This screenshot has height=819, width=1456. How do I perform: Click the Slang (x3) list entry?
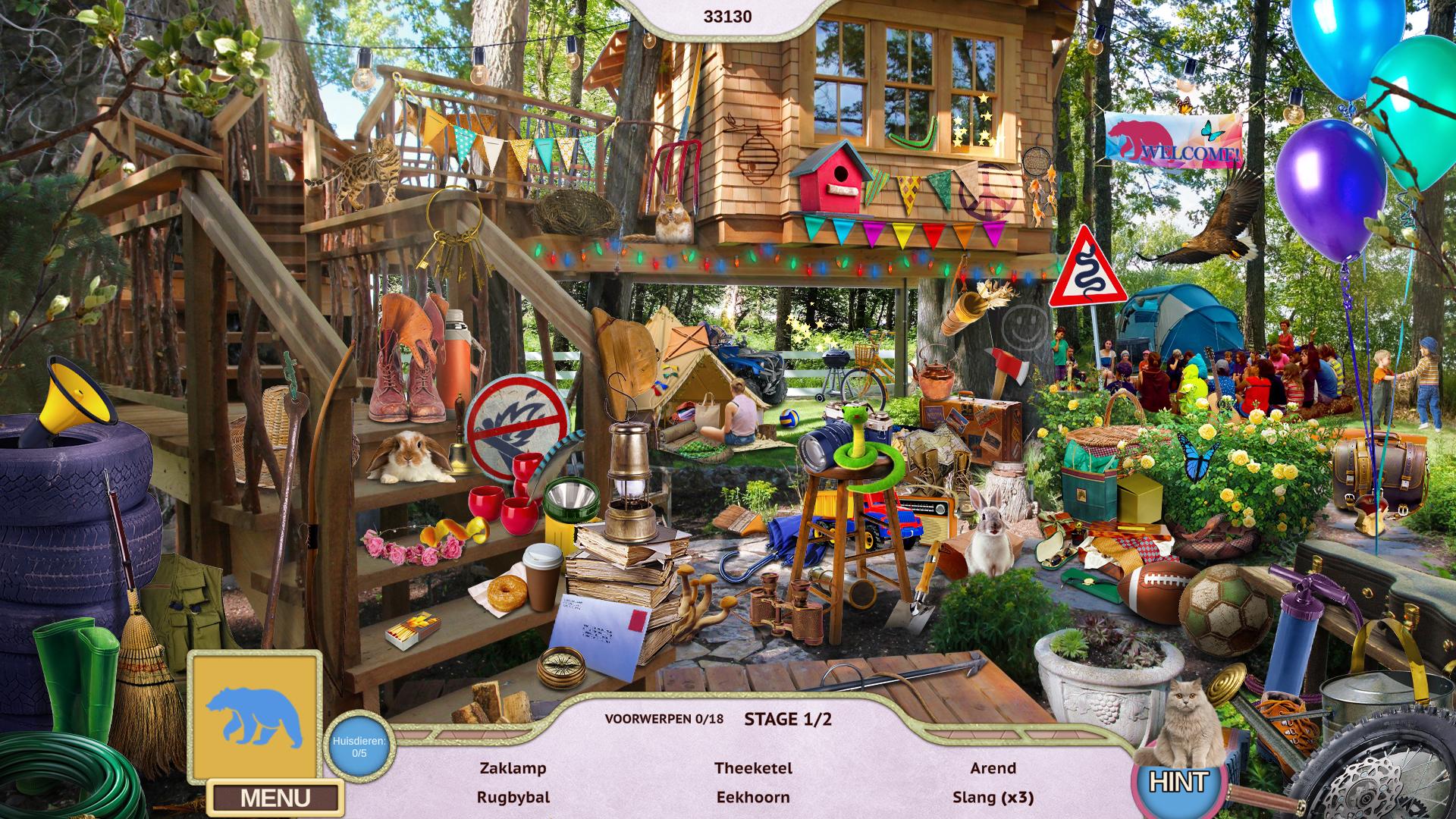[993, 797]
